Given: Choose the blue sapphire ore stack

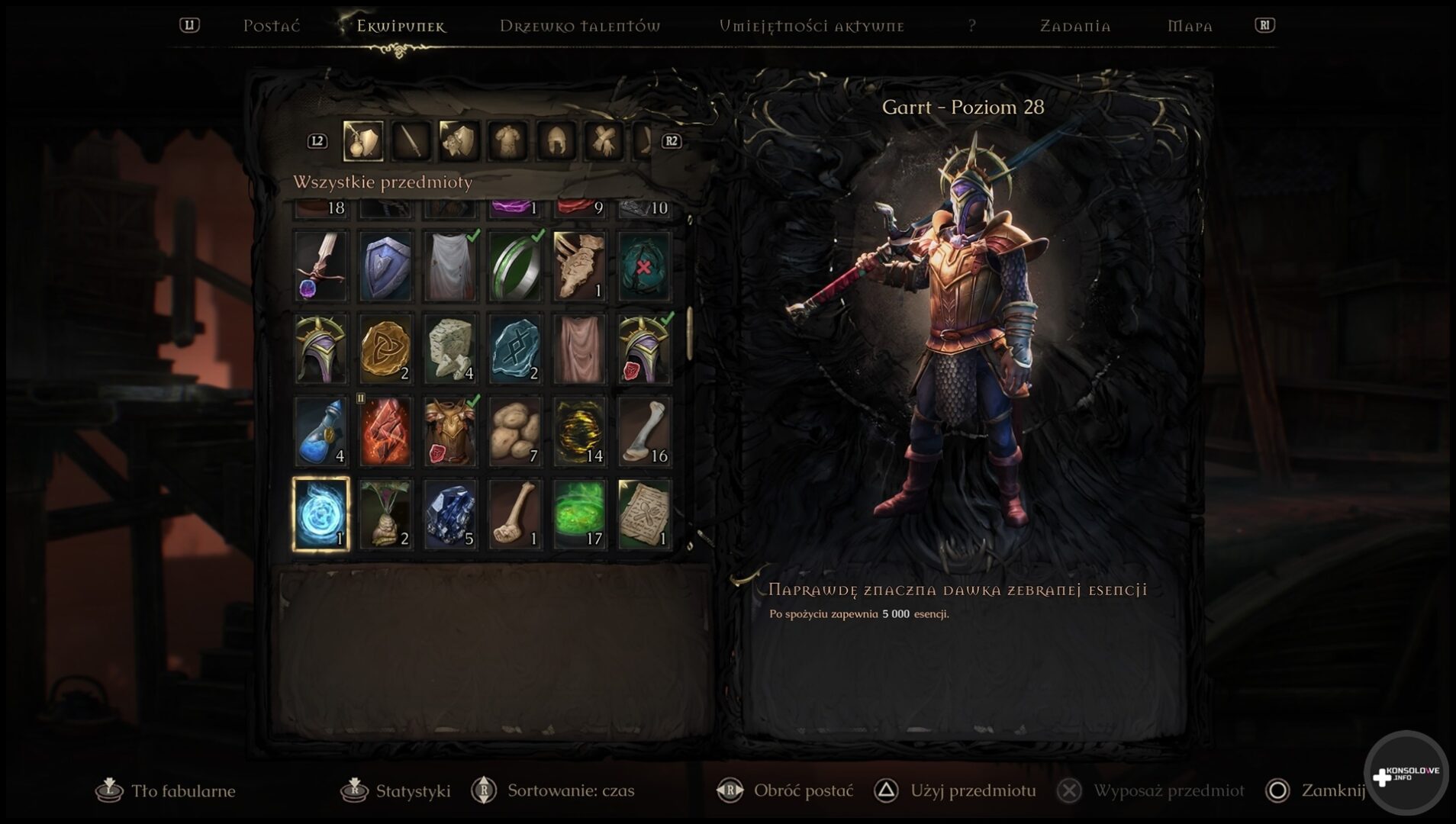Looking at the screenshot, I should click(x=450, y=513).
